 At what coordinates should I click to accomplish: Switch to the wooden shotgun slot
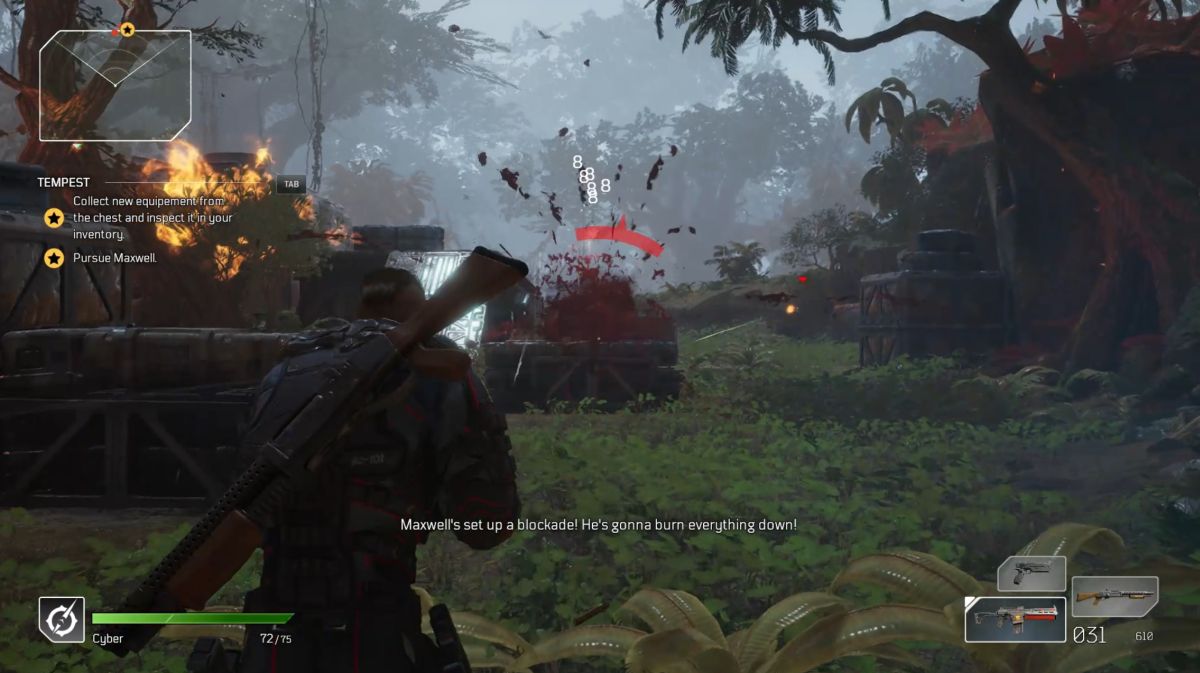coord(1114,597)
